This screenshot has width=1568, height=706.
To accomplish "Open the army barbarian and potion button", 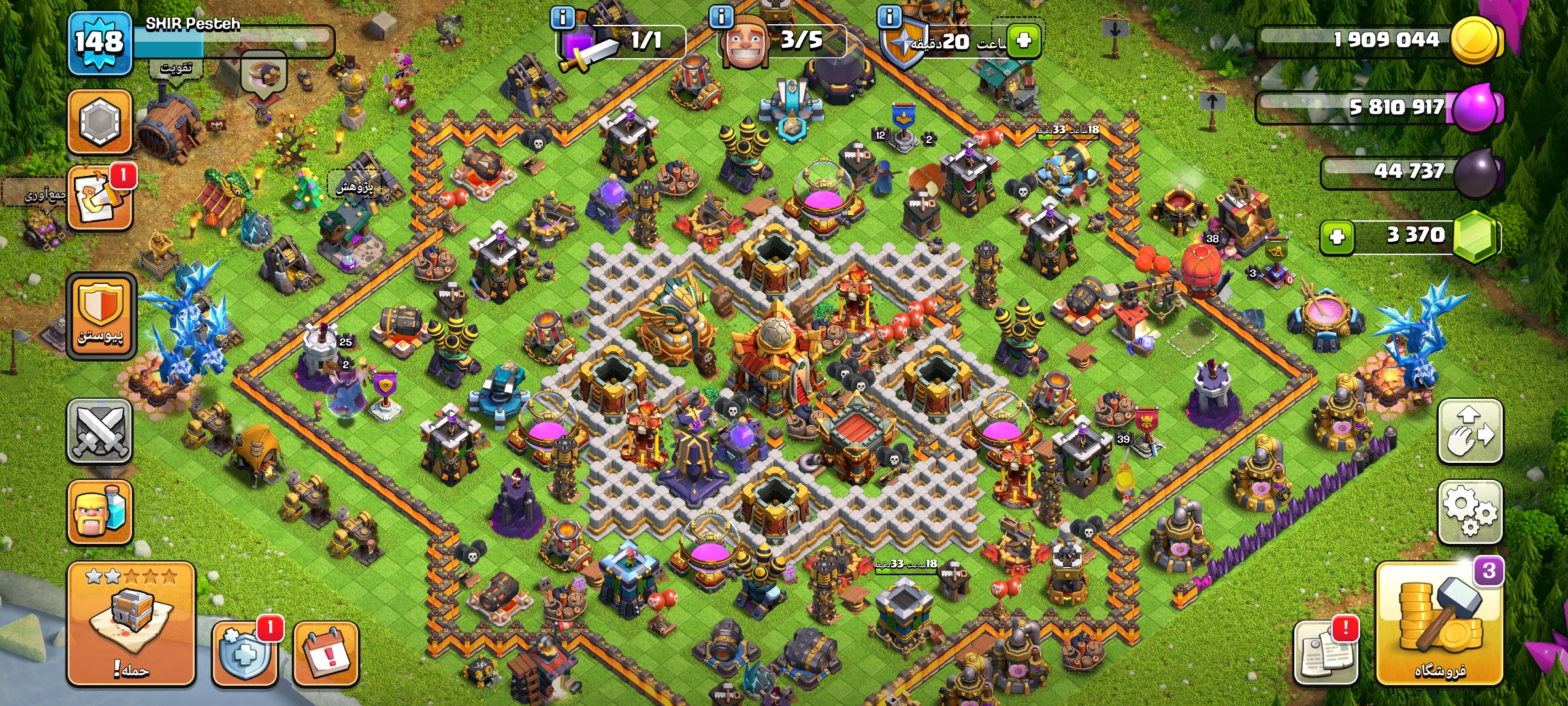I will [x=100, y=513].
